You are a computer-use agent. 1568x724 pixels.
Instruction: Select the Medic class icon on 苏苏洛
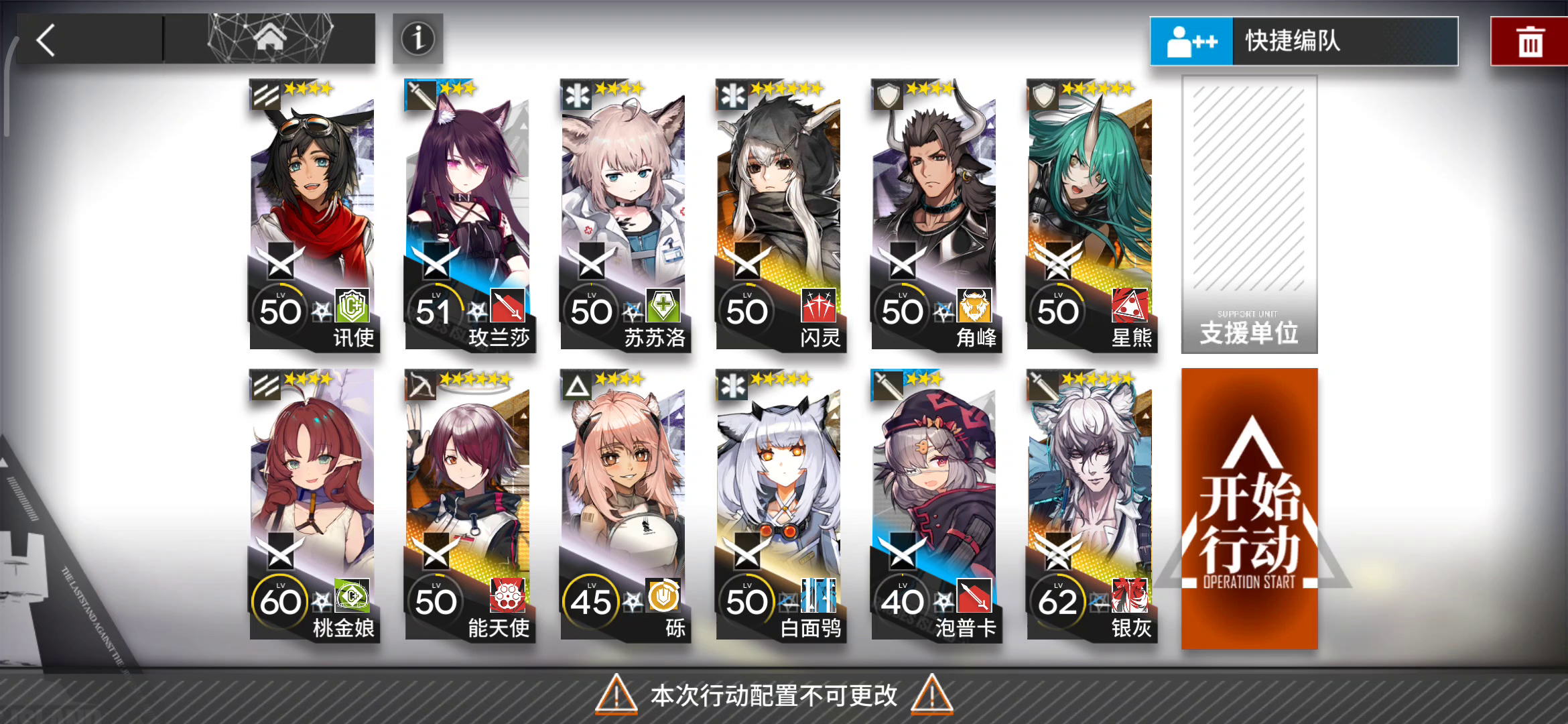coord(577,96)
